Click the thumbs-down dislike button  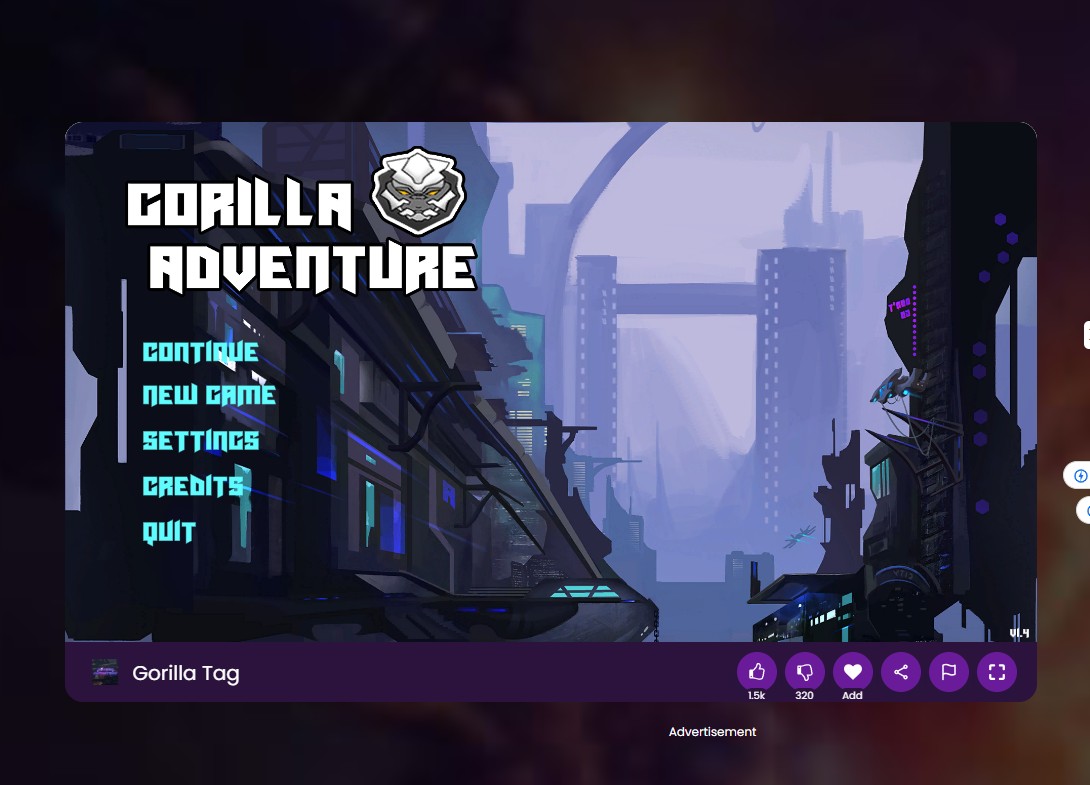805,672
